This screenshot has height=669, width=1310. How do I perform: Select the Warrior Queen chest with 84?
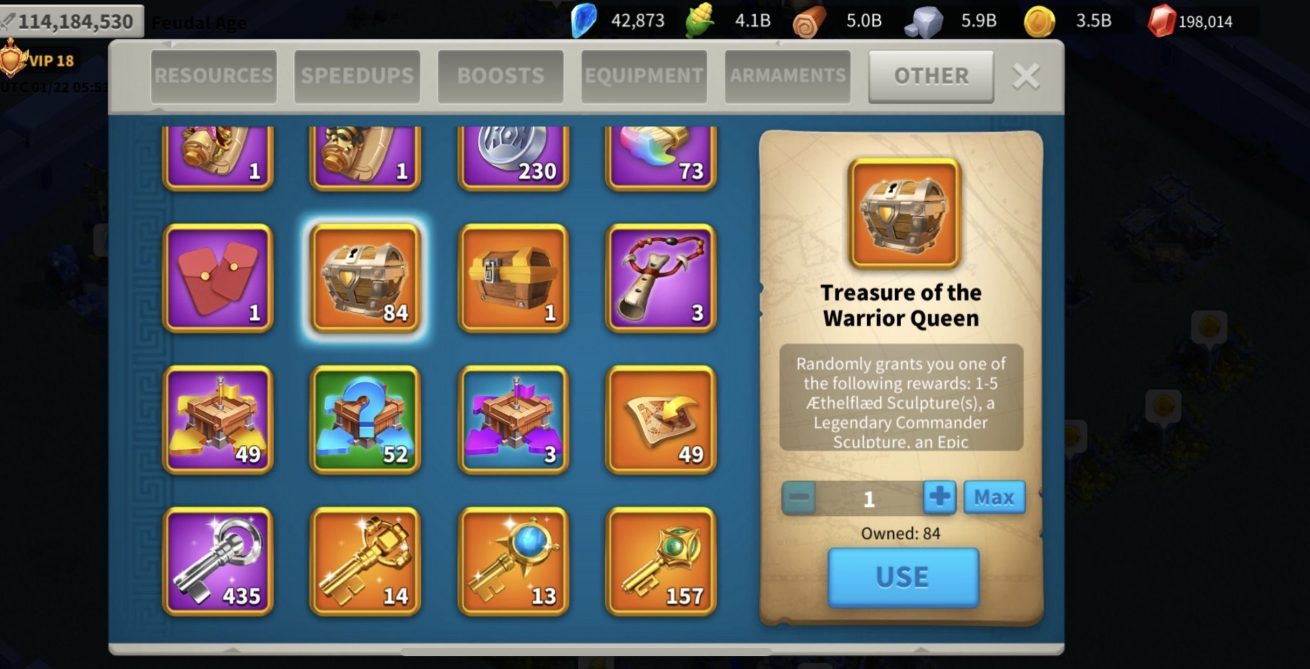366,278
